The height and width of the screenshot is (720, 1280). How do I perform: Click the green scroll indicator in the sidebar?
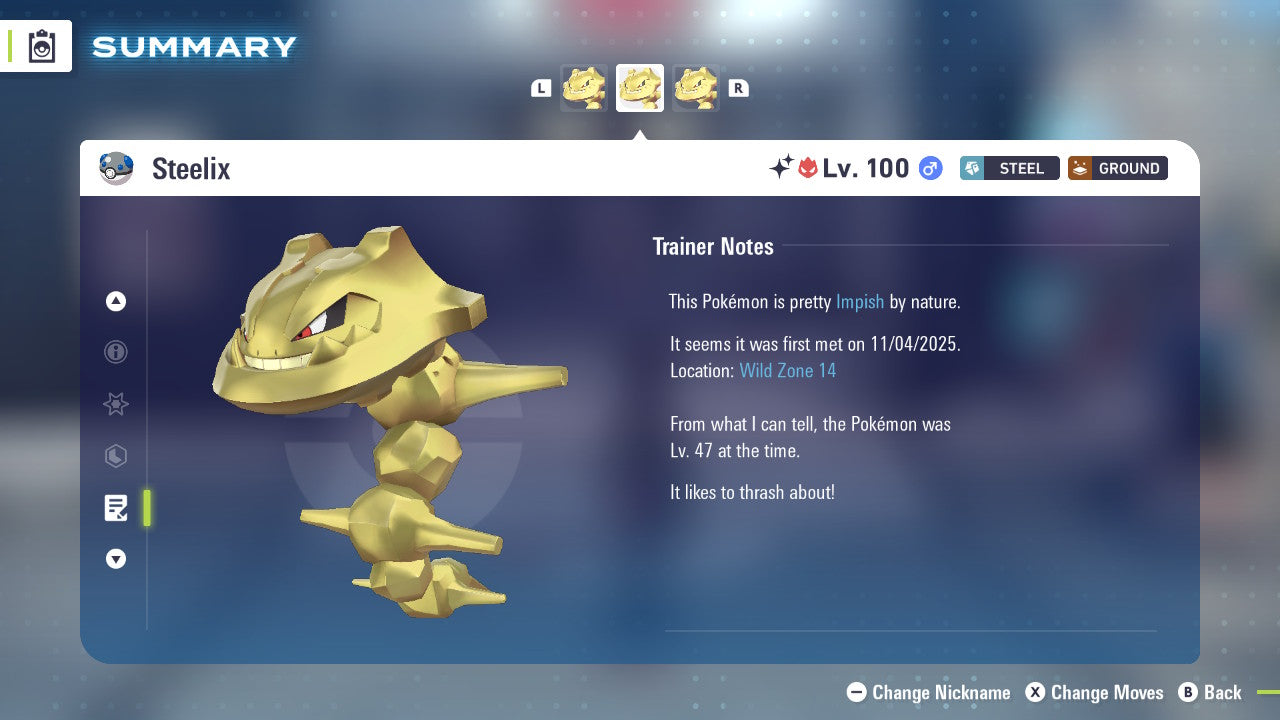coord(147,508)
